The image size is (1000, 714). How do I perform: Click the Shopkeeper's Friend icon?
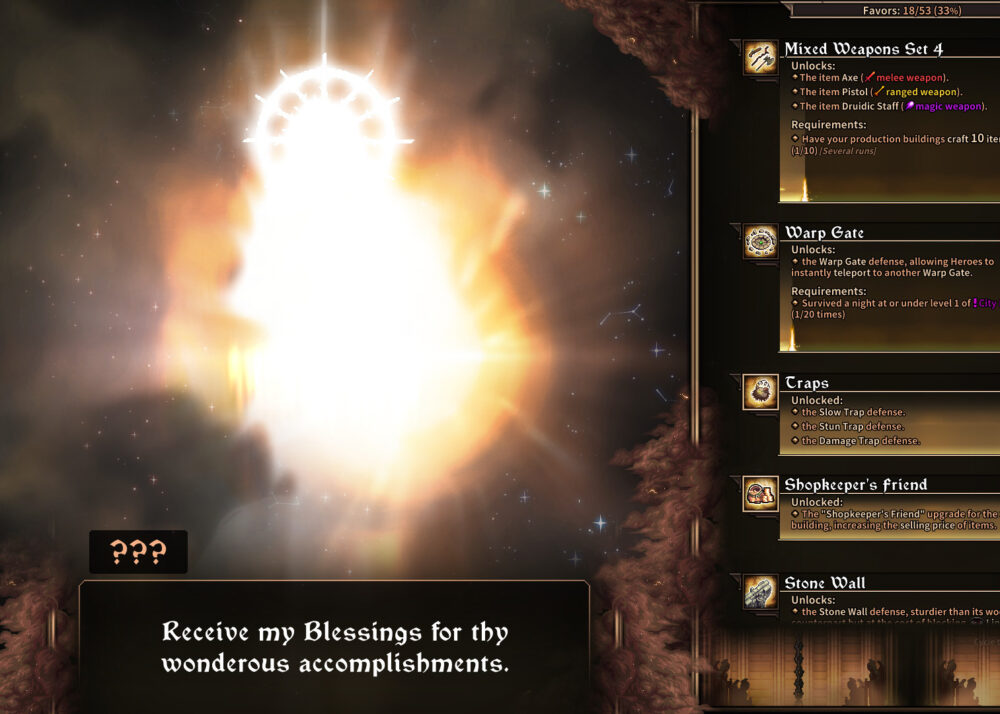tap(760, 494)
